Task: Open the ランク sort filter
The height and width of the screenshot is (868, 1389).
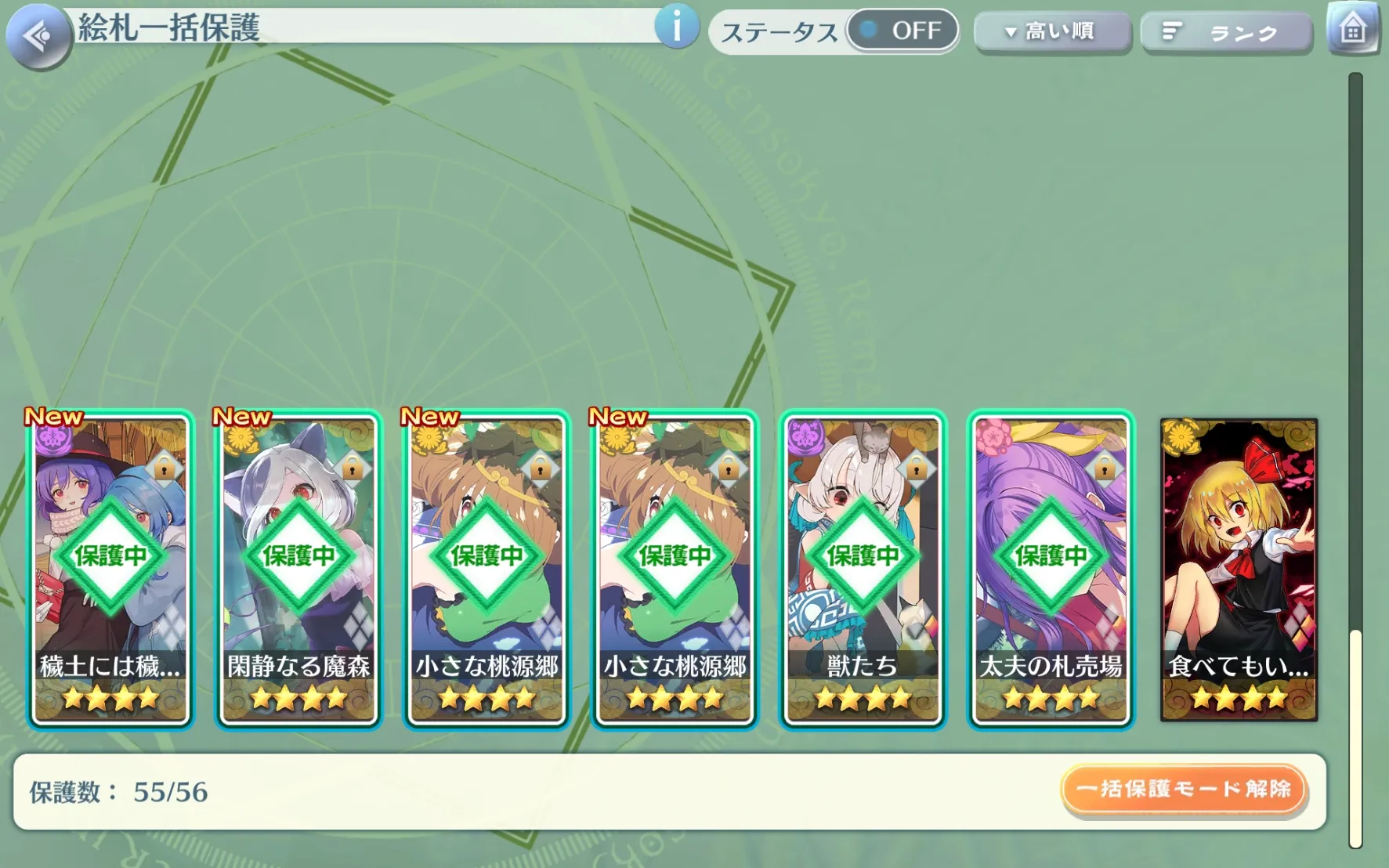Action: [x=1226, y=33]
